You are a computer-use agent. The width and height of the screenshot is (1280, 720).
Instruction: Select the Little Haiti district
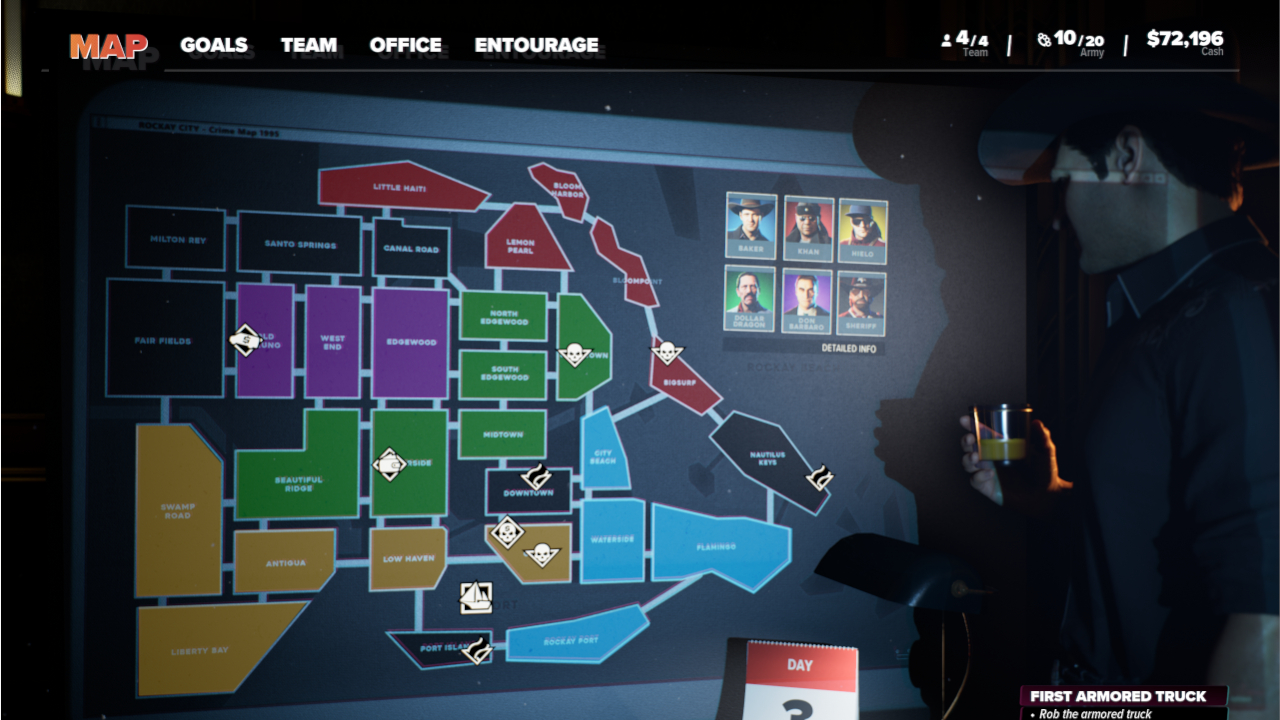400,187
